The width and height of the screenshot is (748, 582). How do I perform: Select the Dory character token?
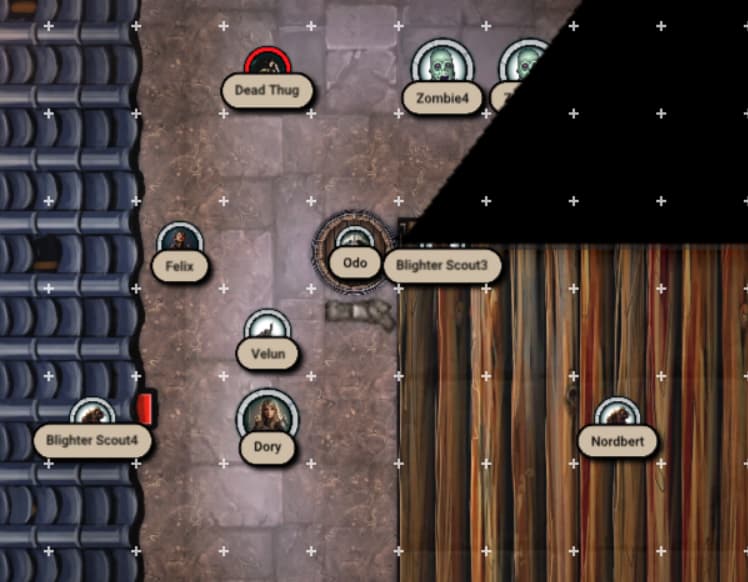[x=267, y=414]
